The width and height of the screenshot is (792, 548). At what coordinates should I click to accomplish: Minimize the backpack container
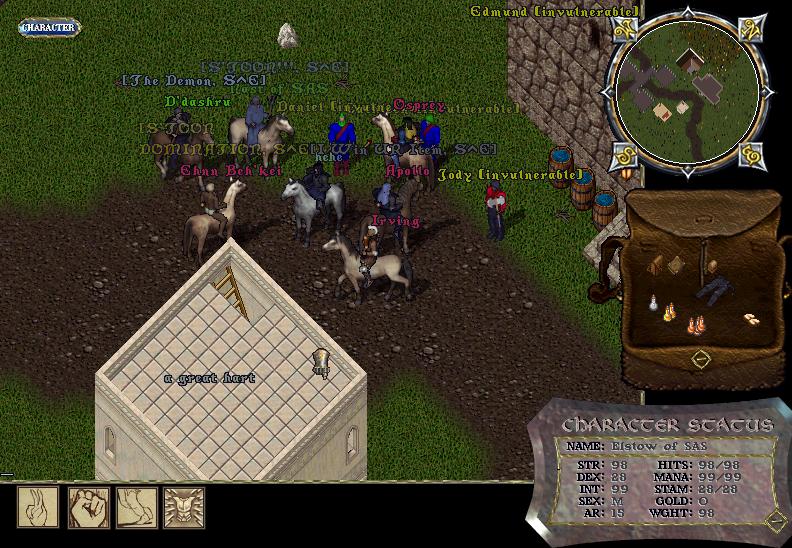point(700,357)
